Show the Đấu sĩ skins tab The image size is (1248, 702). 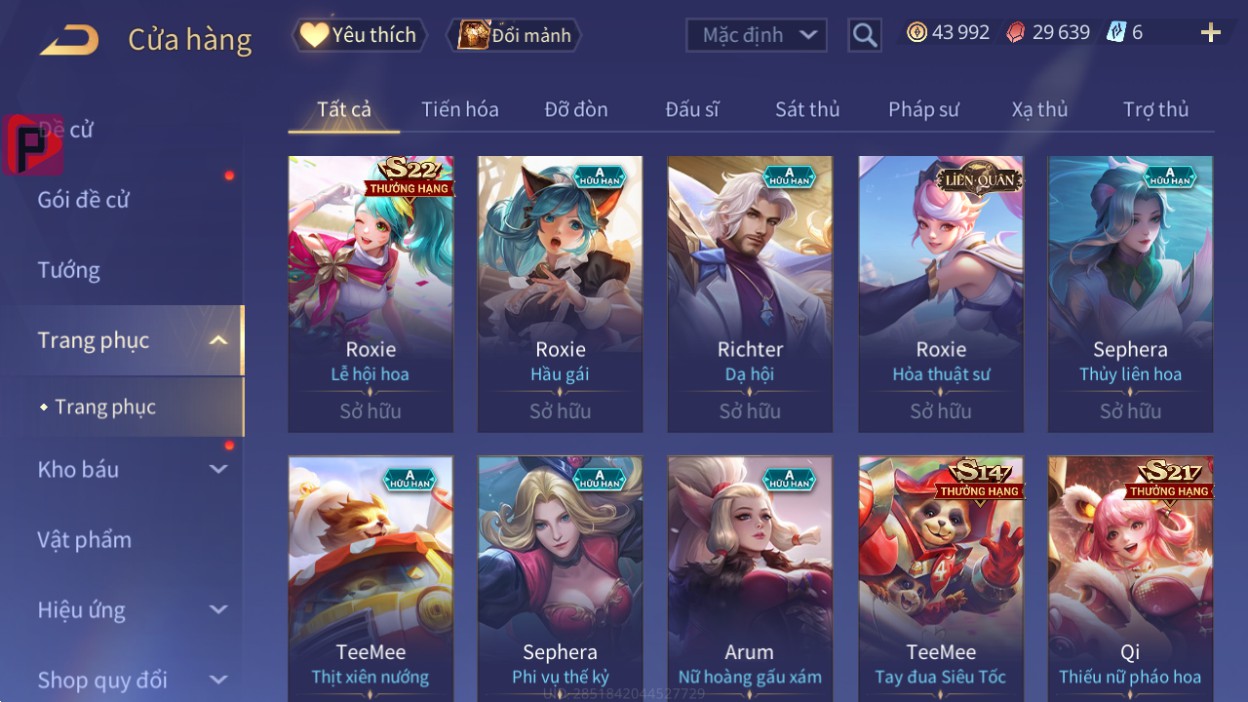coord(692,109)
